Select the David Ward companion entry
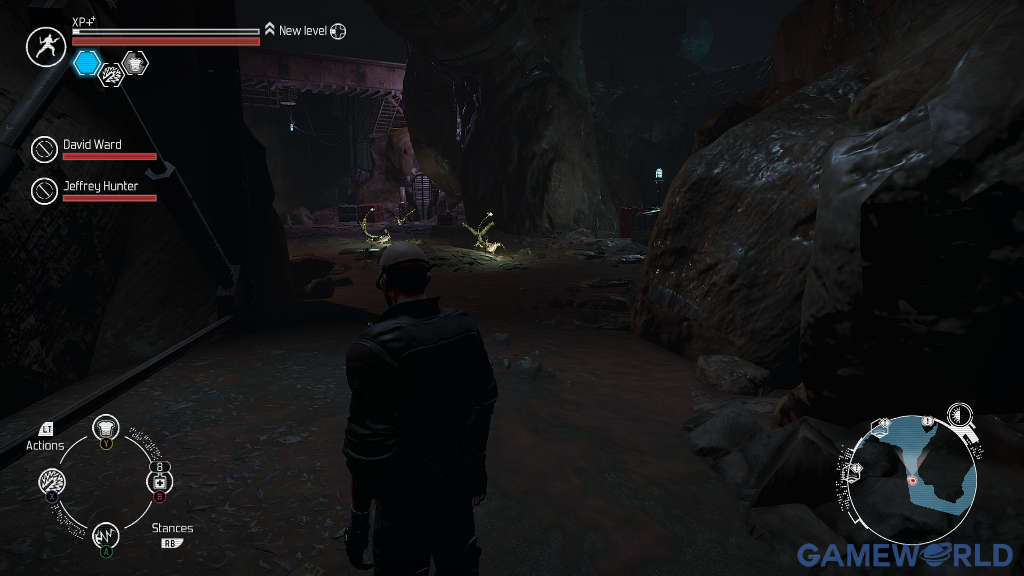The image size is (1024, 576). pyautogui.click(x=92, y=145)
